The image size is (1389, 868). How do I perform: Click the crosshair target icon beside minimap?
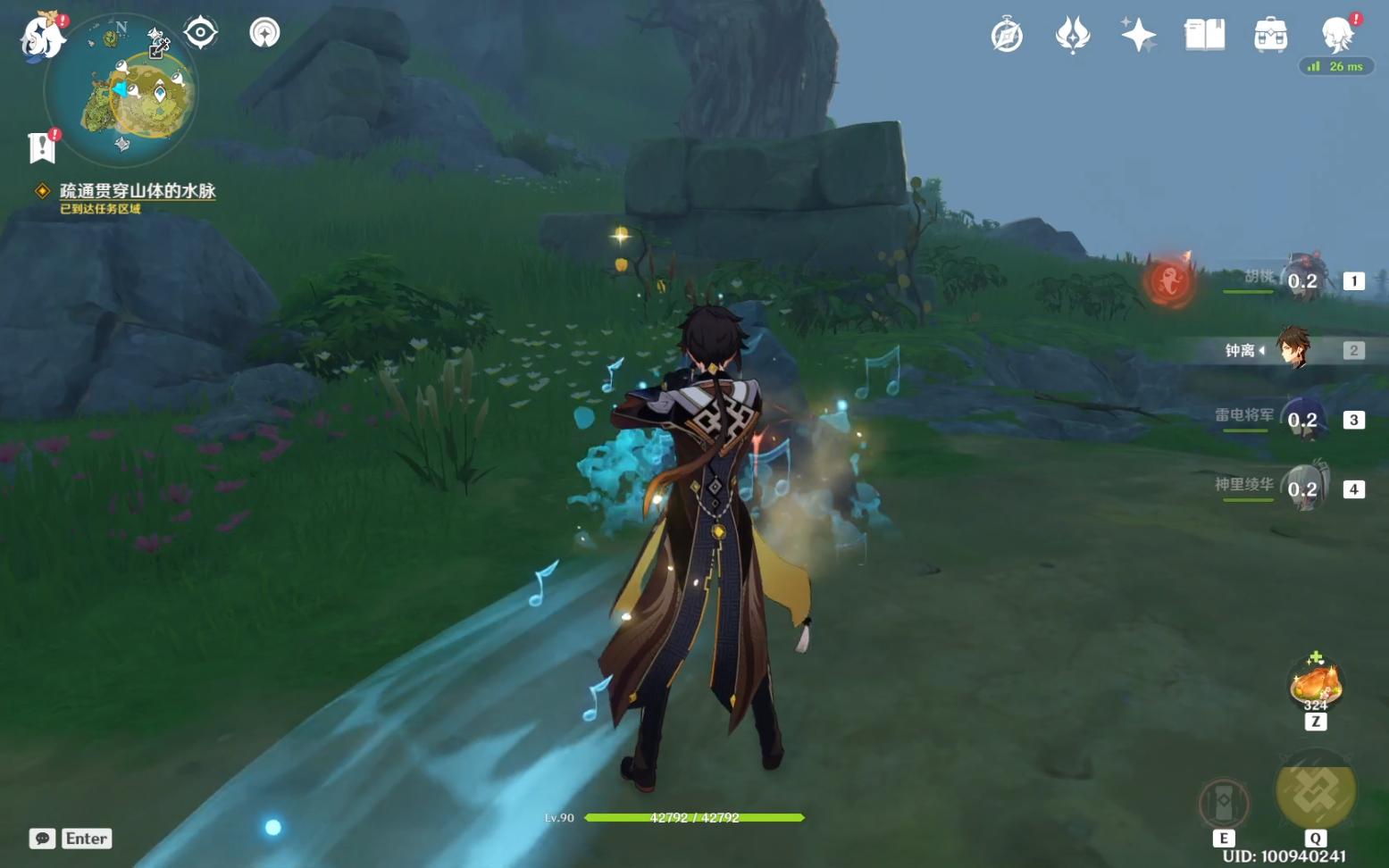pos(201,33)
